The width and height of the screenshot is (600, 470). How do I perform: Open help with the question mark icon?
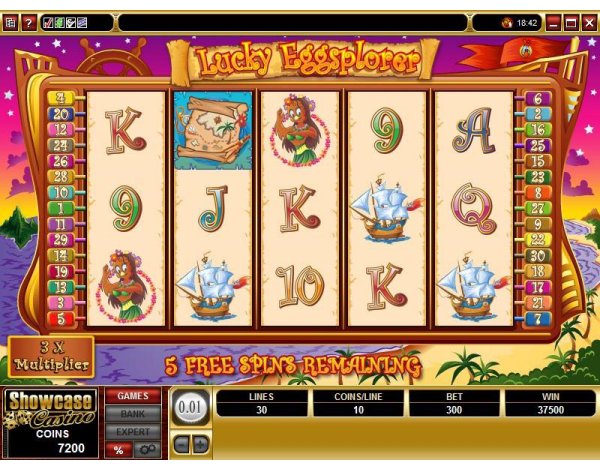[28, 22]
